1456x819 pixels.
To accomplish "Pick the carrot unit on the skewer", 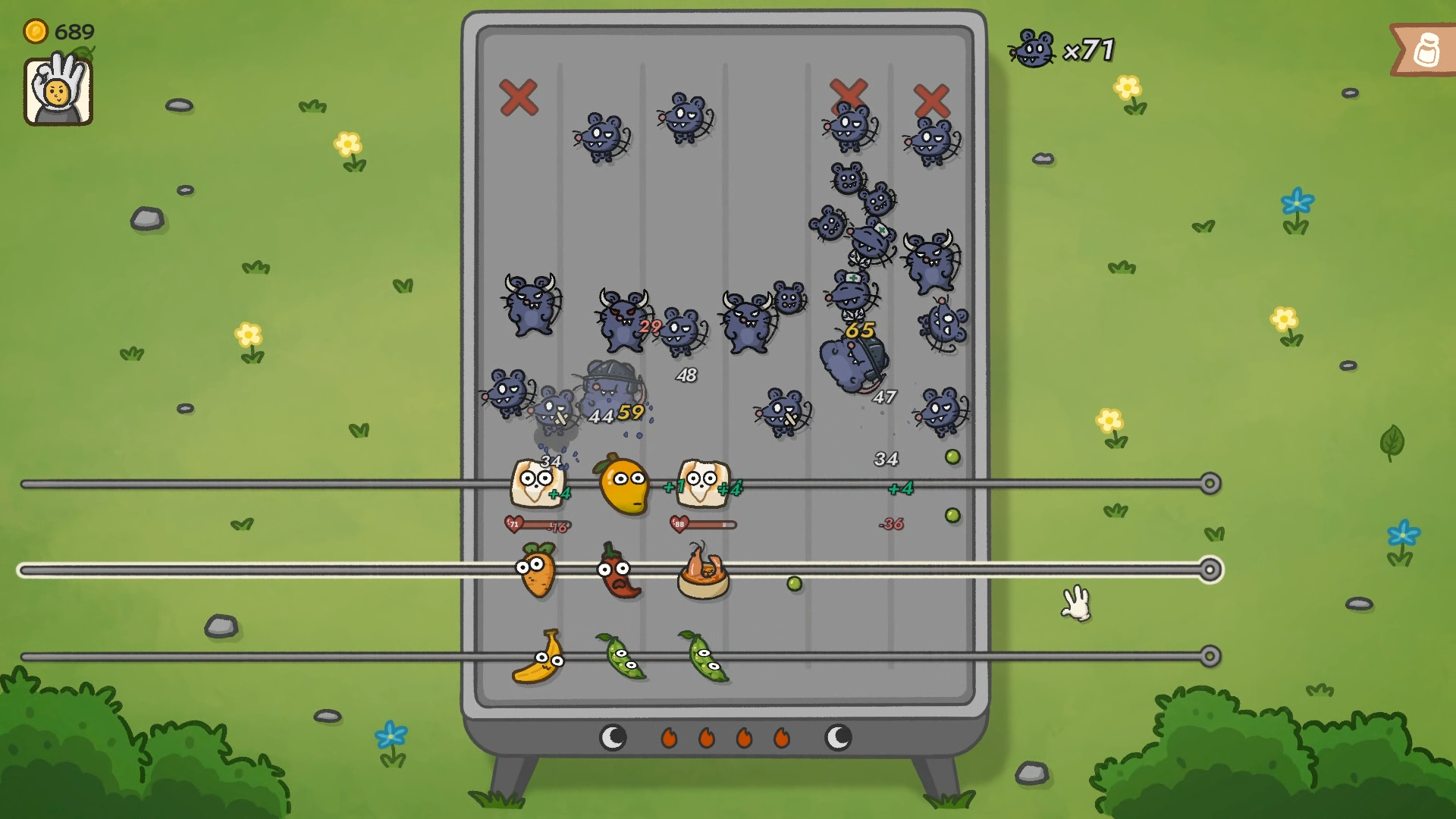I will [x=536, y=571].
